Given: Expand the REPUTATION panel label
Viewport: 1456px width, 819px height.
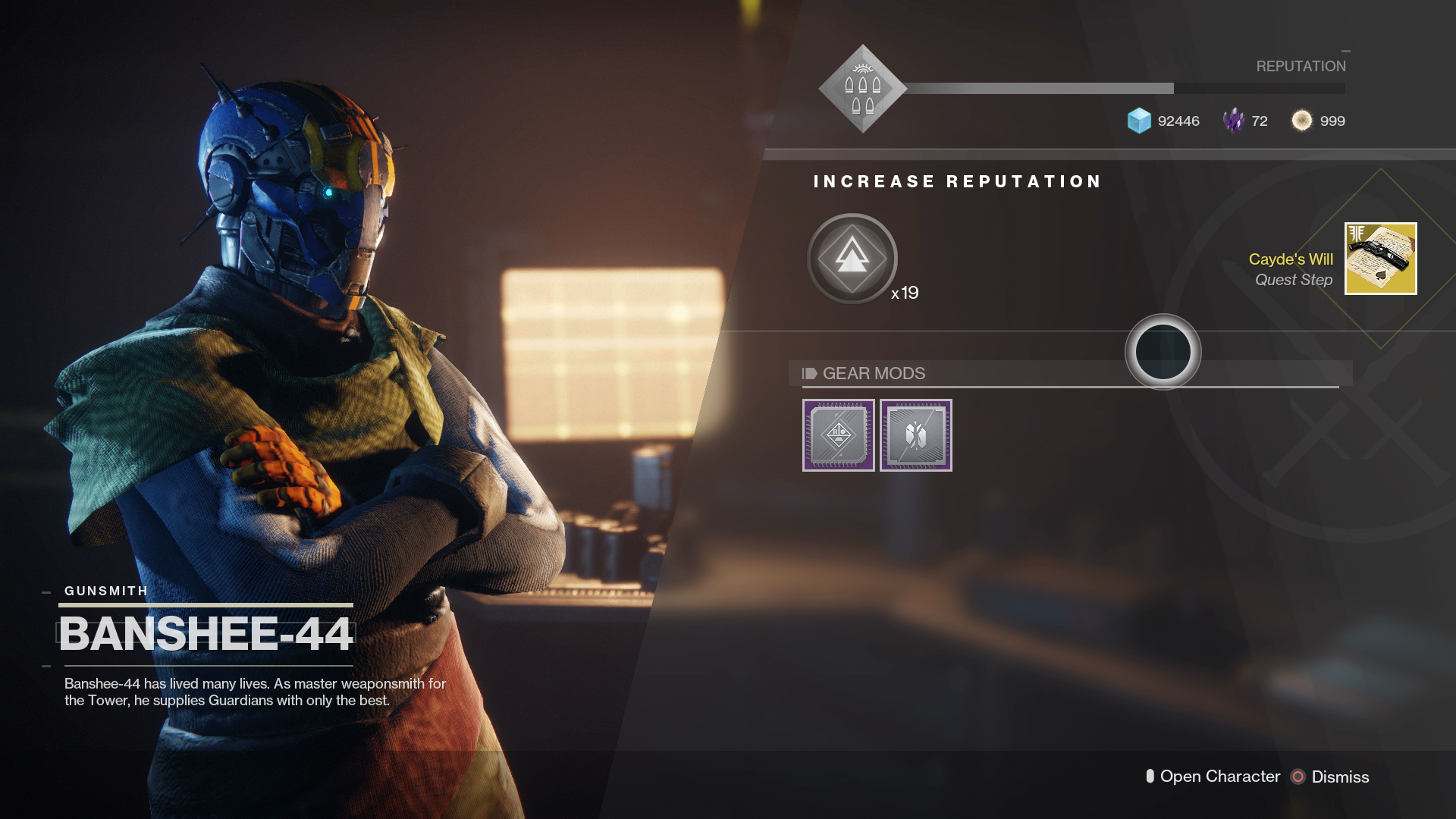Looking at the screenshot, I should (x=1304, y=66).
